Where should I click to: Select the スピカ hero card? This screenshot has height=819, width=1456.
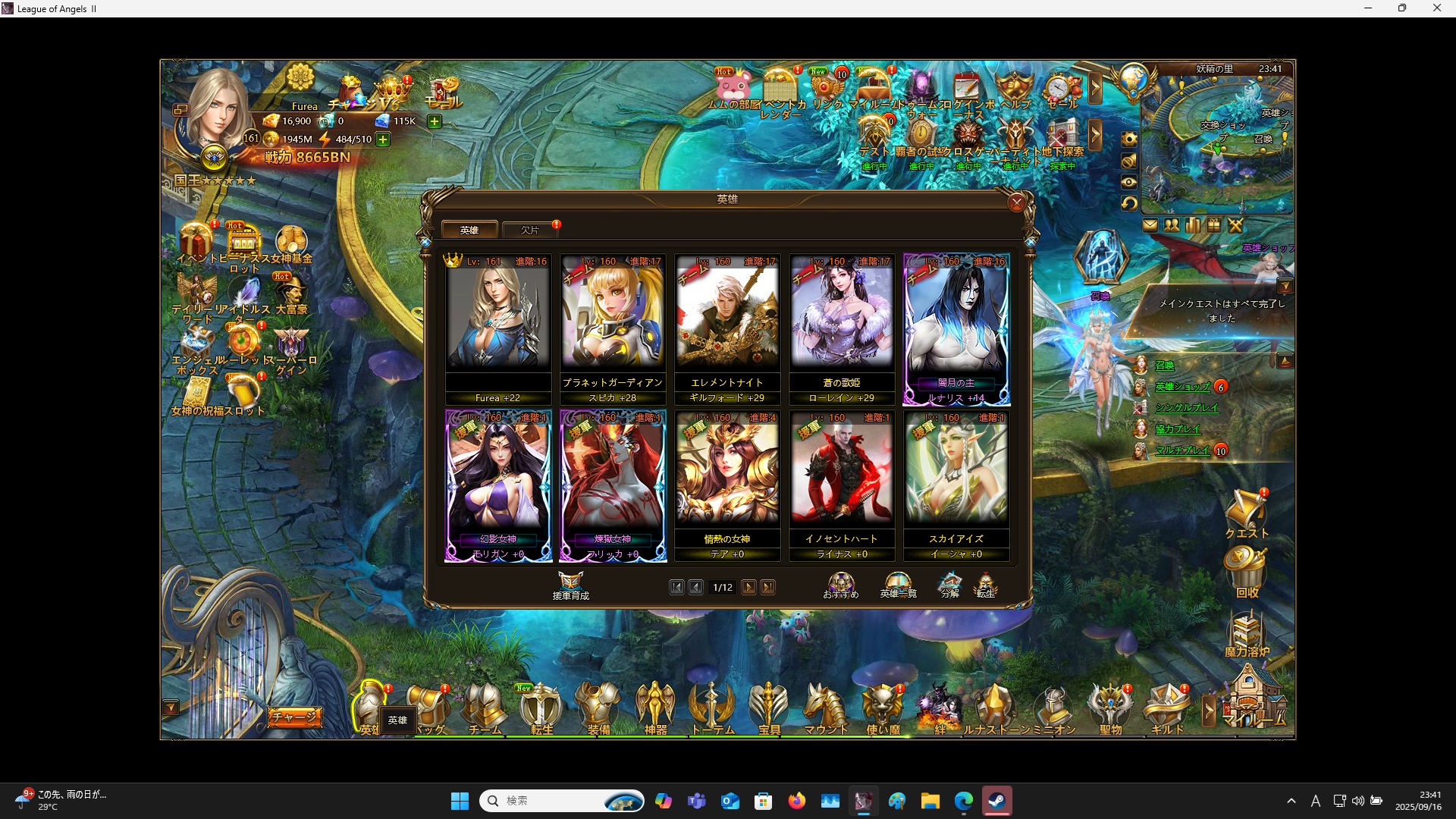click(x=613, y=326)
